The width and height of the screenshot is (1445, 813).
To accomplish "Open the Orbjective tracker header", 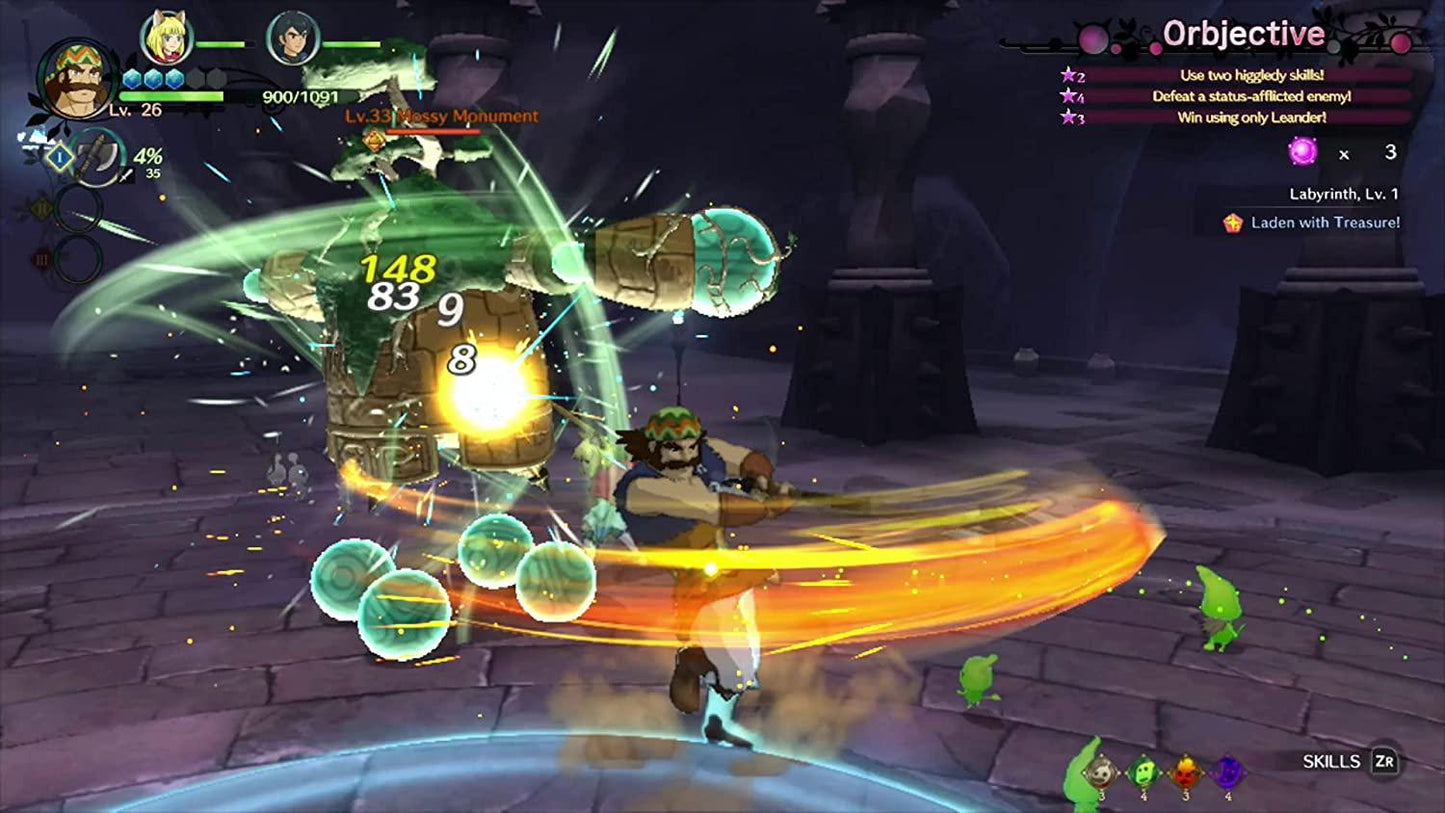I will click(x=1243, y=35).
